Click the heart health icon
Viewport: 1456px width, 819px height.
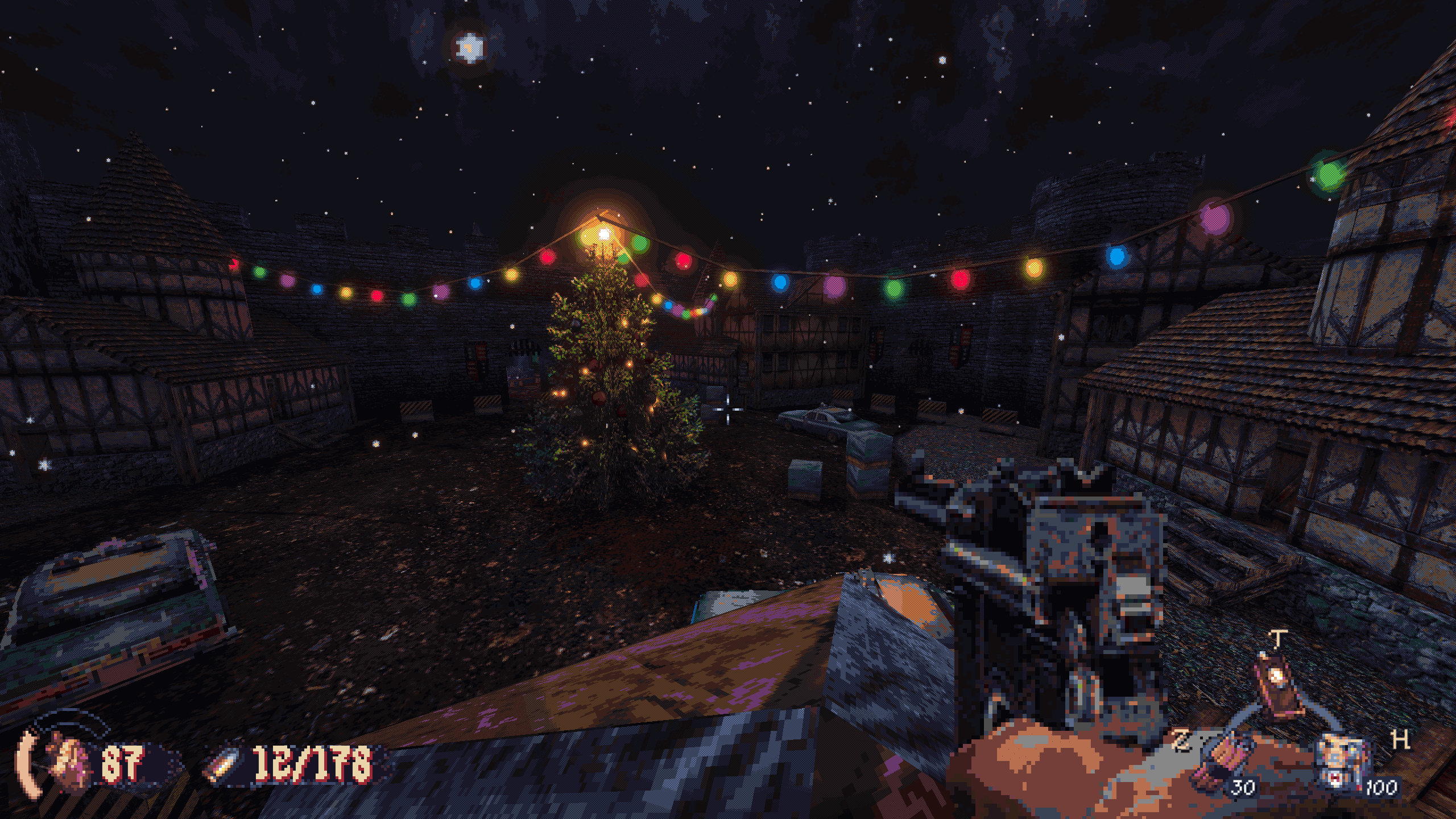point(69,762)
